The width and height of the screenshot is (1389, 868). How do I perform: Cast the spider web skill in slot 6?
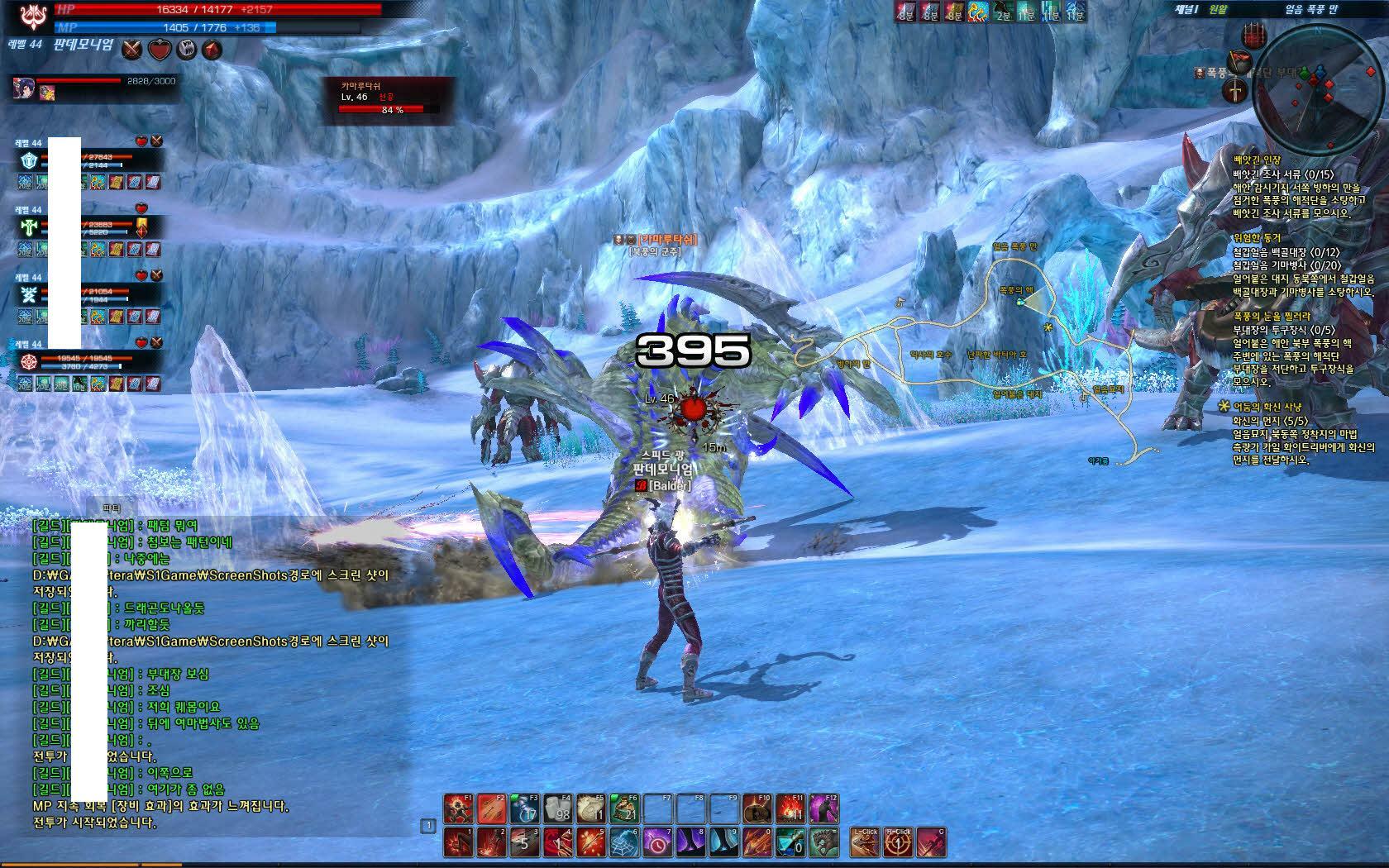[x=624, y=842]
